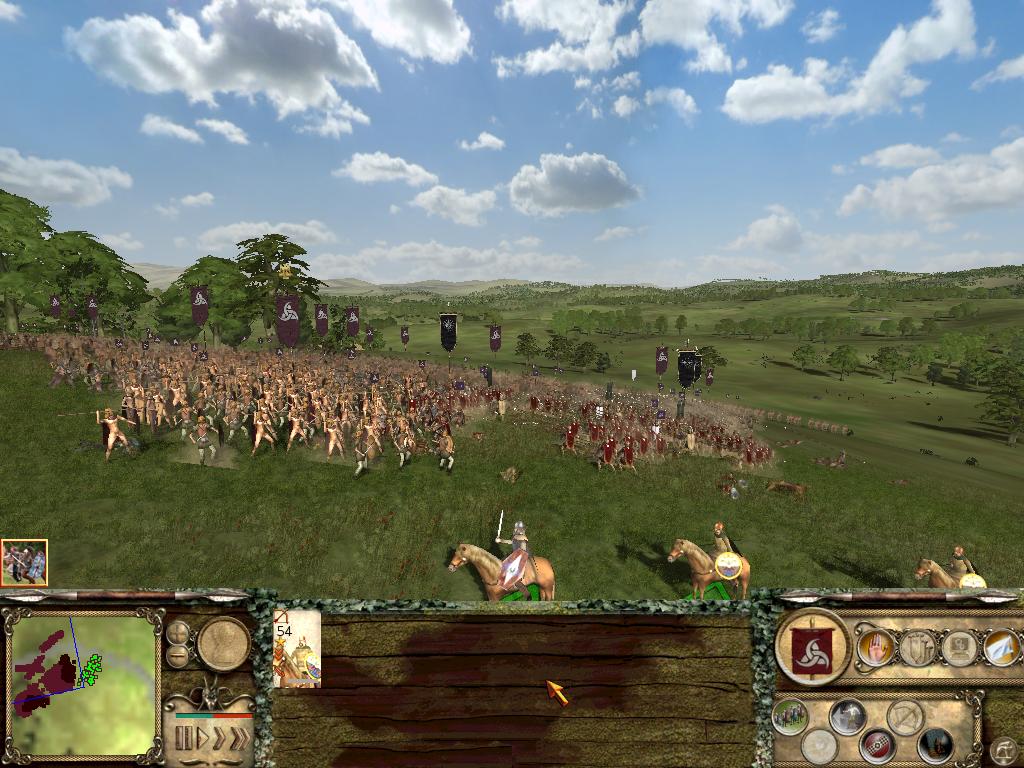Activate the red checkered shield guard mode
Image resolution: width=1024 pixels, height=768 pixels.
point(877,745)
